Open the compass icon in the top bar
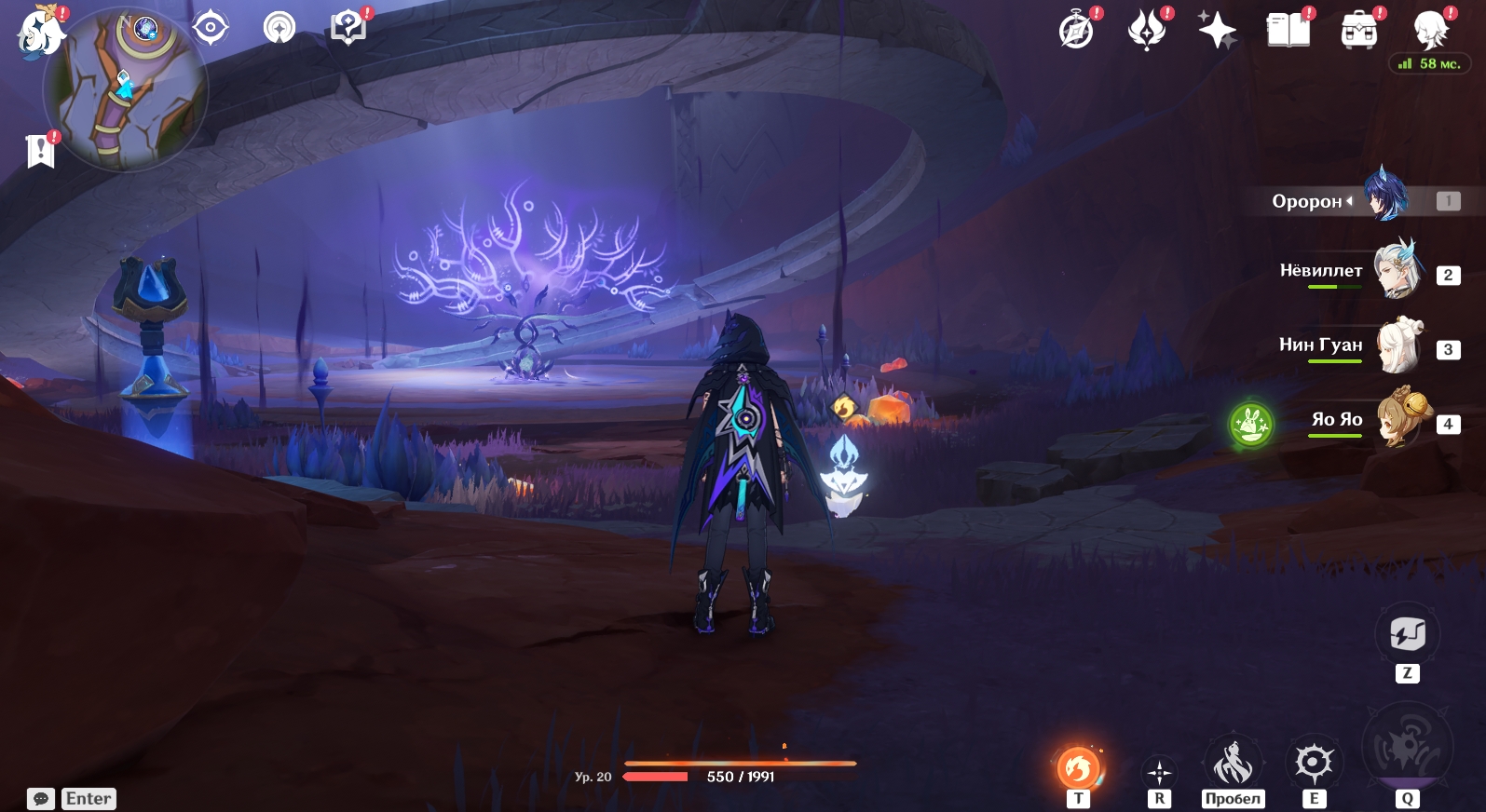1486x812 pixels. pyautogui.click(x=1077, y=32)
